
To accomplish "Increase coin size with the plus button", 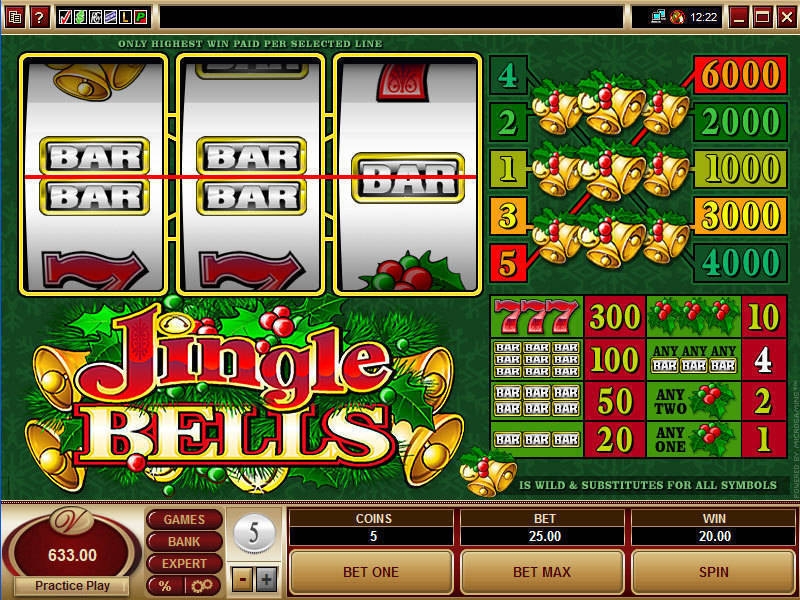I will pos(266,579).
